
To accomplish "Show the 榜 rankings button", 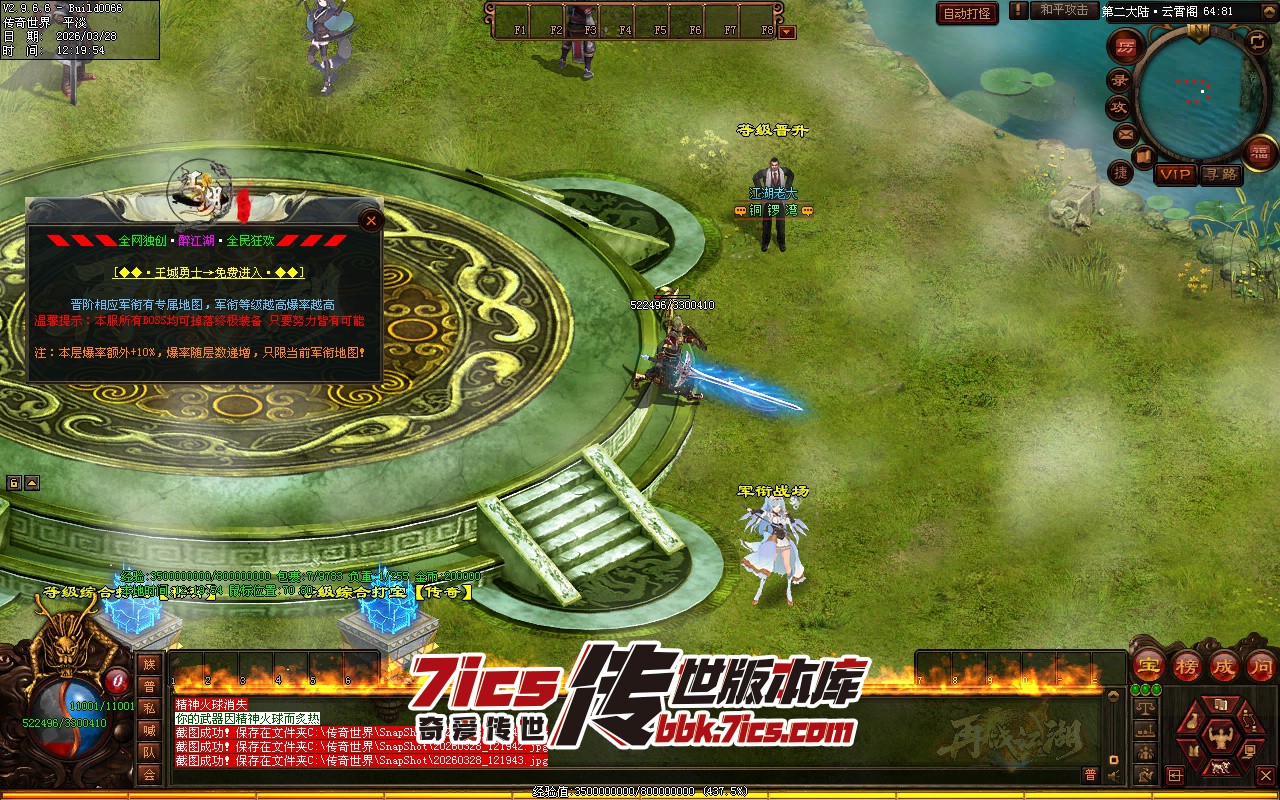I will tap(1187, 665).
